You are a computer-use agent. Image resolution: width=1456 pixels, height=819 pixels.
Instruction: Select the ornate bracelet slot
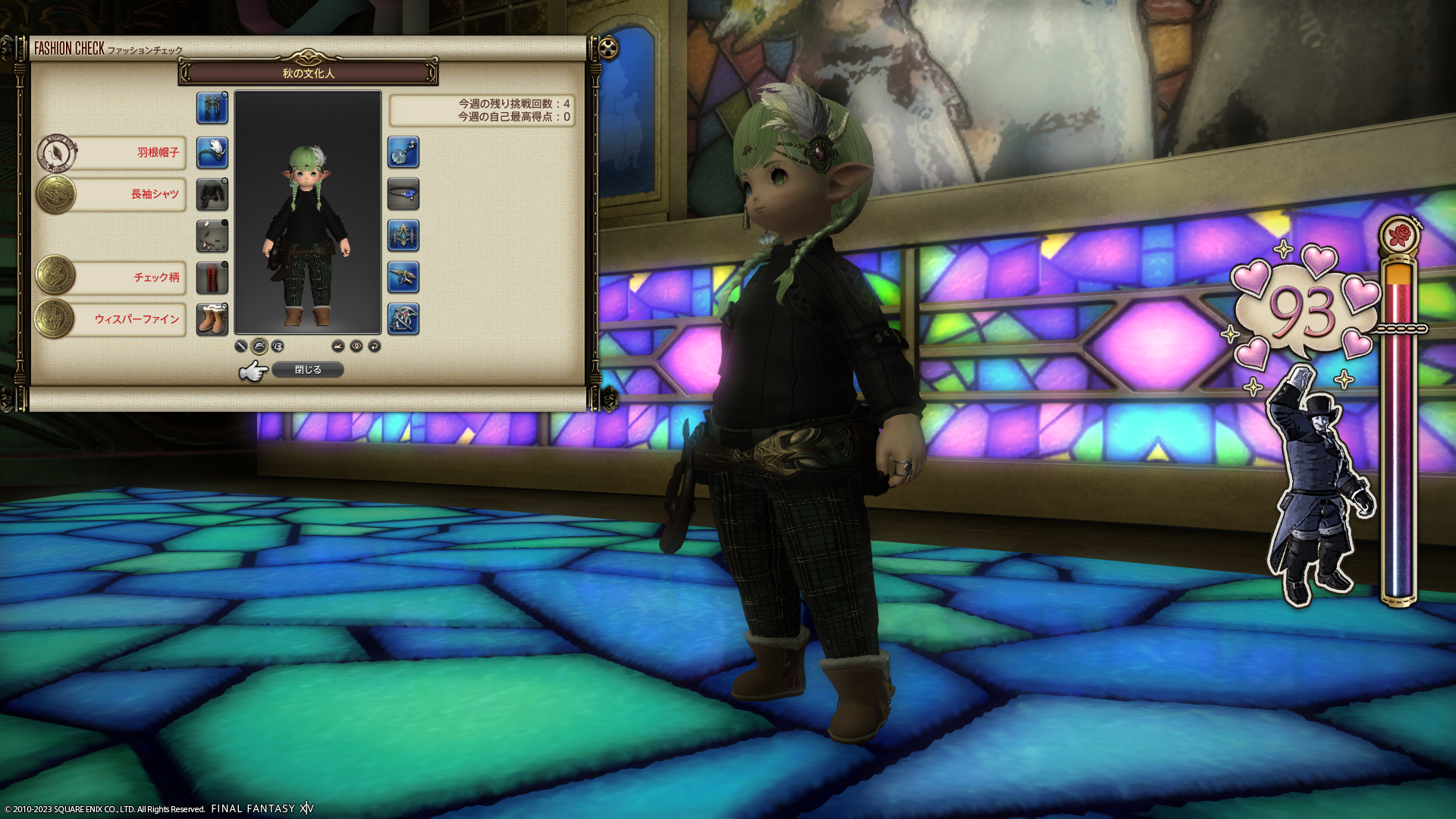coord(403,236)
